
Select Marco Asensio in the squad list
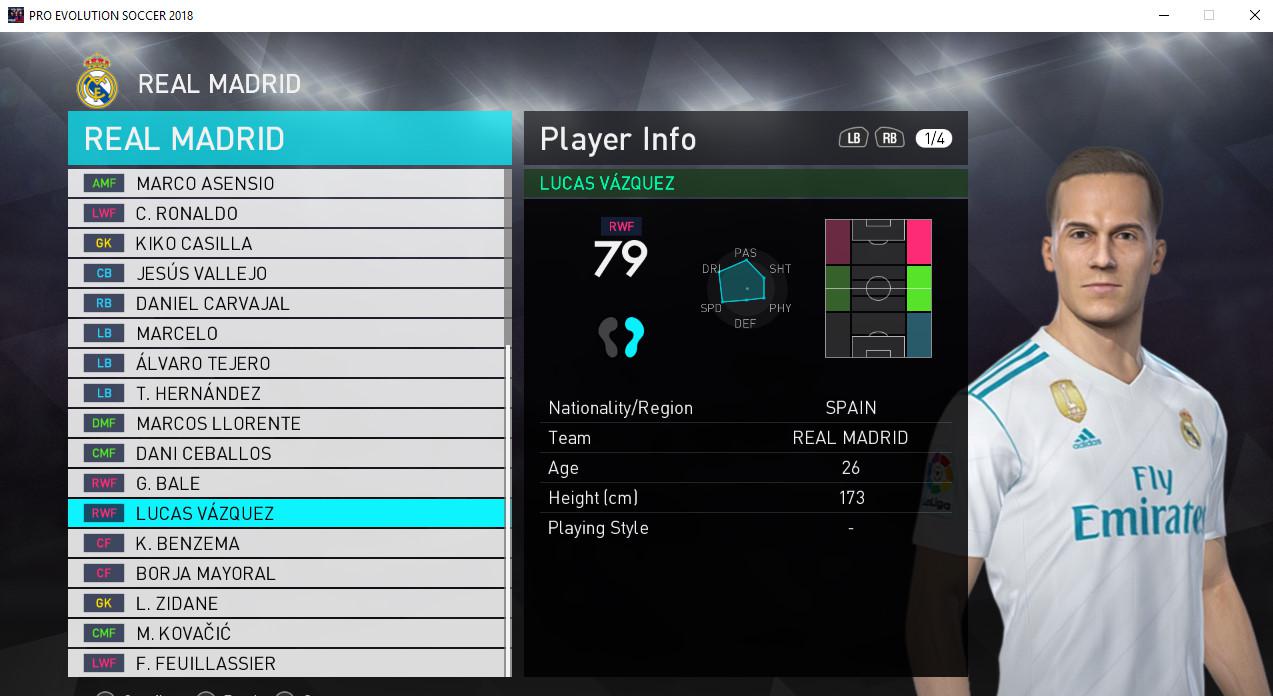tap(286, 183)
